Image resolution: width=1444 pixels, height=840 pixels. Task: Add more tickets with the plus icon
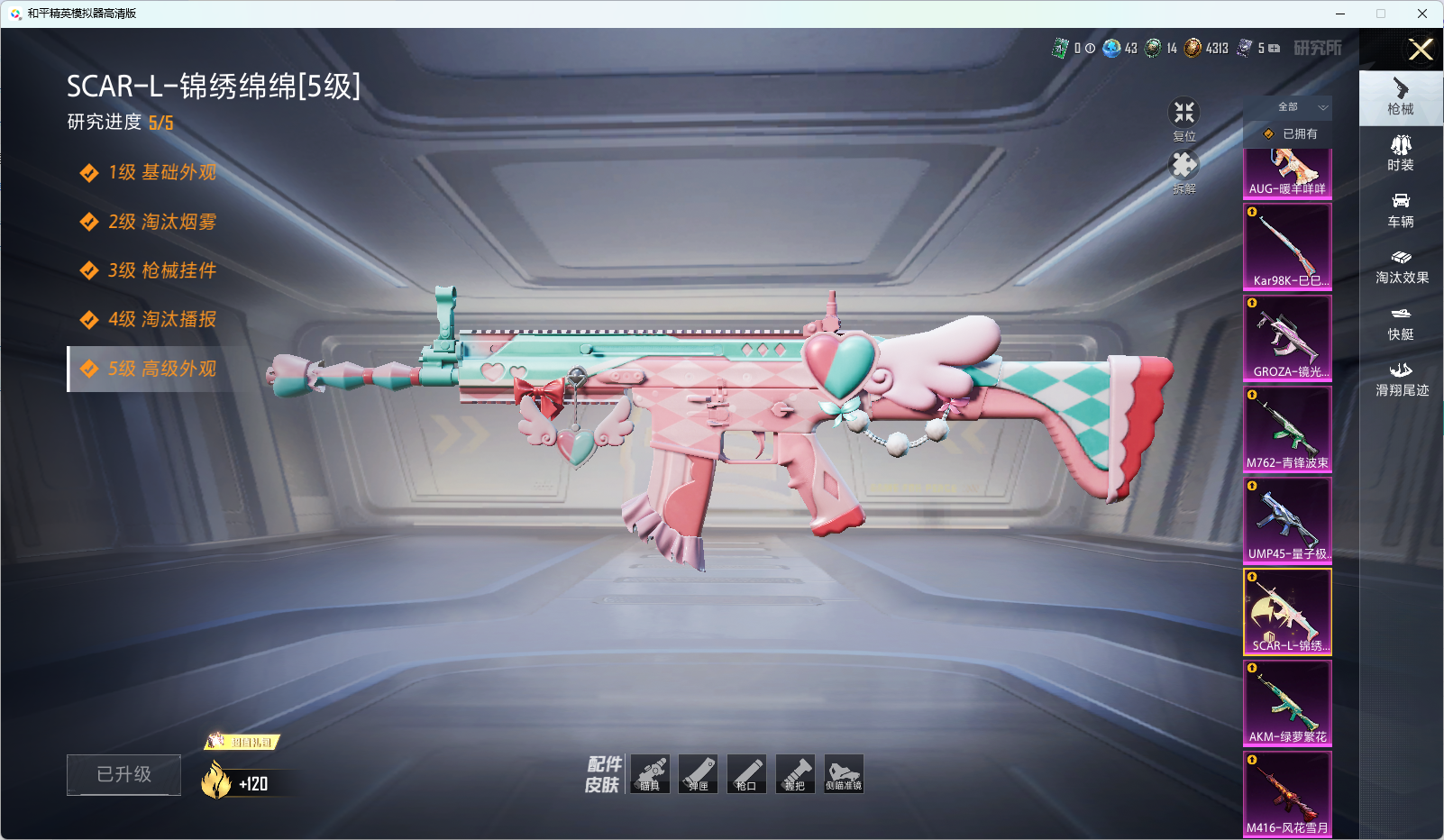[1275, 49]
